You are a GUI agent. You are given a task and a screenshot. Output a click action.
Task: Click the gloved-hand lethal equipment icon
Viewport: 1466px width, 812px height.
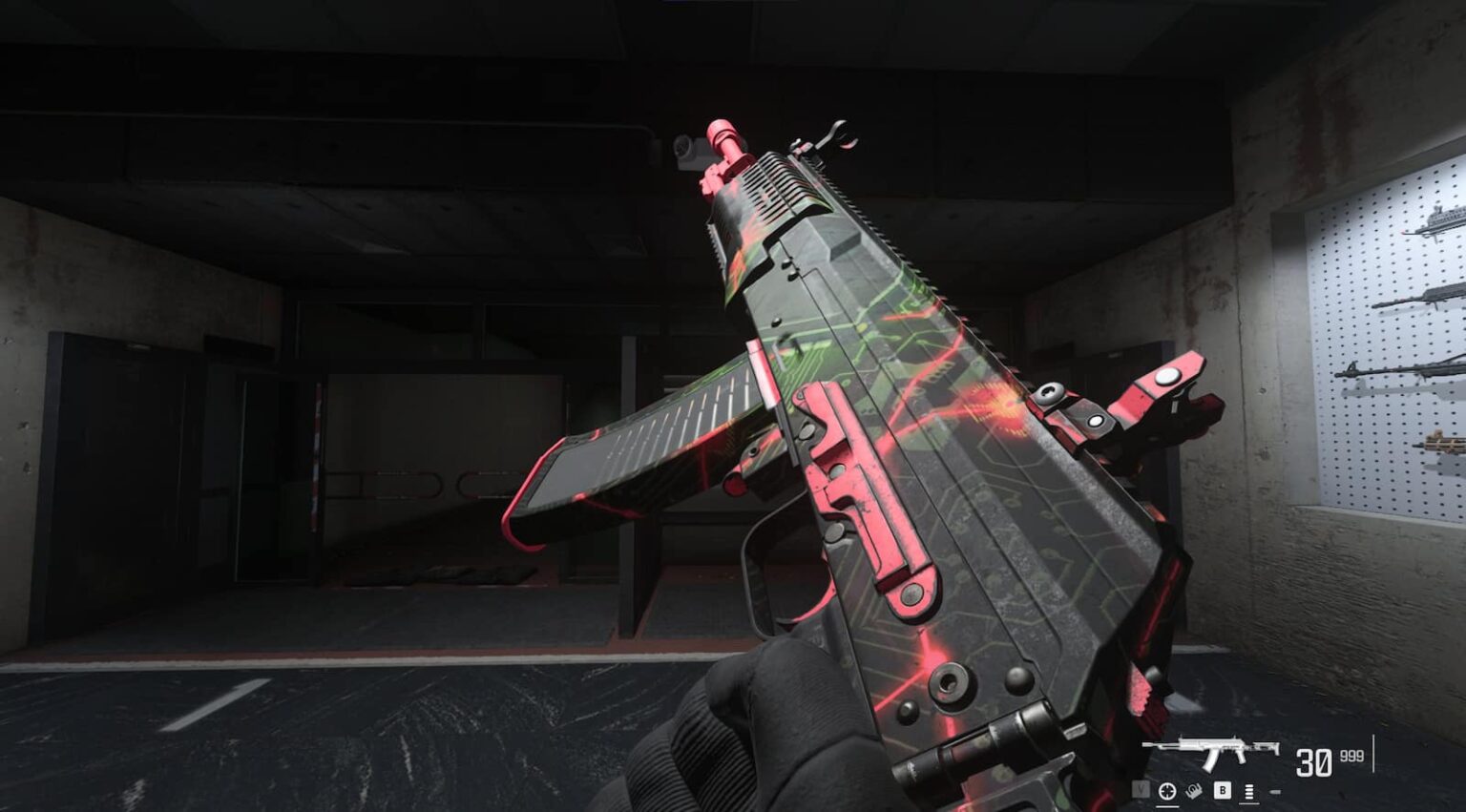coord(1194,791)
